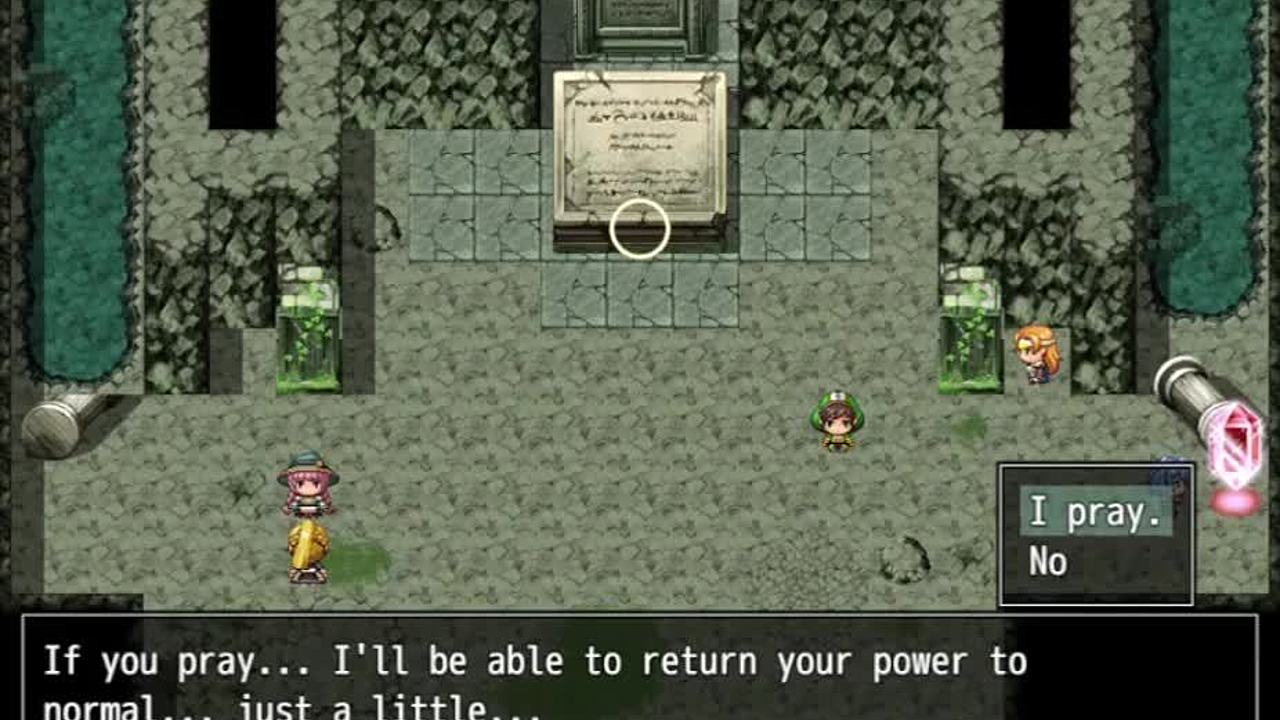The image size is (1280, 720).
Task: Choose the "I pray." dialogue option
Action: point(1095,513)
